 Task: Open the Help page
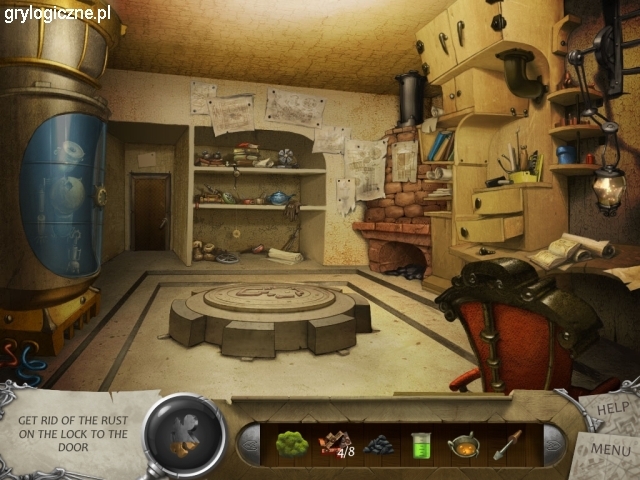click(611, 406)
